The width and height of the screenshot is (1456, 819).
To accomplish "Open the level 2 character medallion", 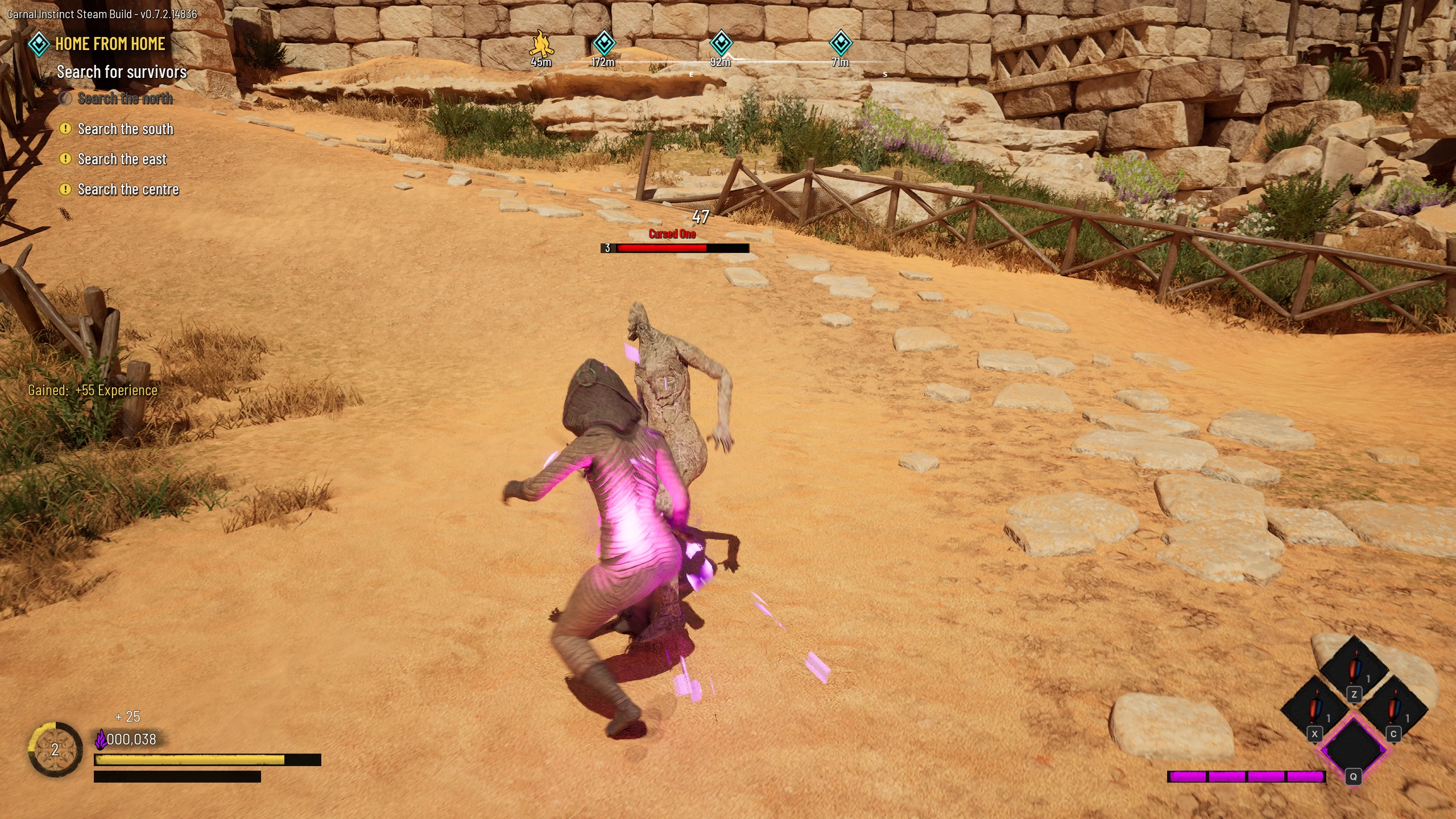I will (55, 750).
